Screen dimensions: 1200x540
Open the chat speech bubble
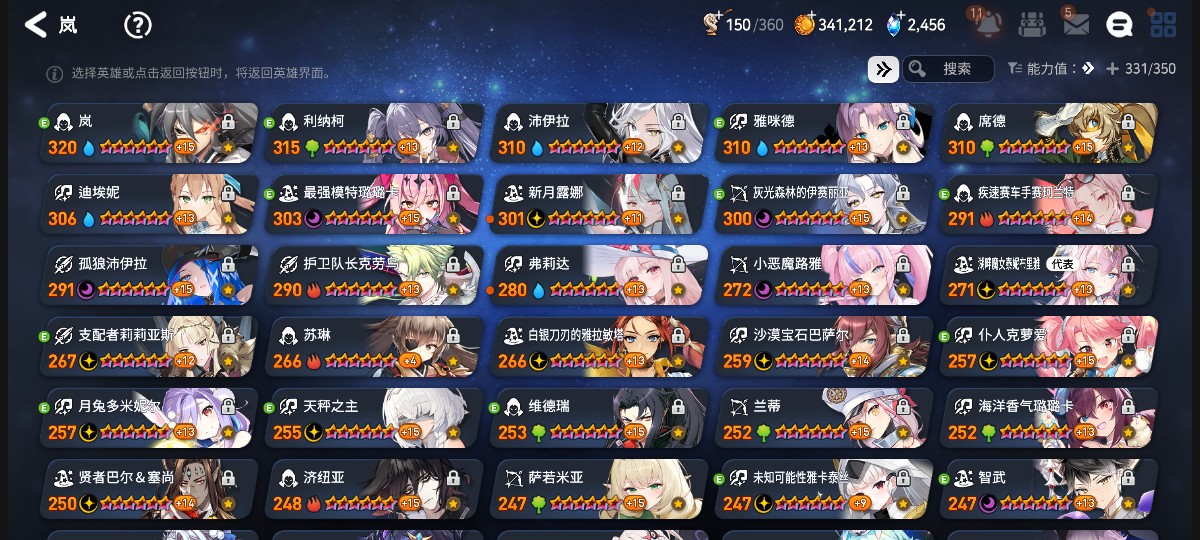(1119, 25)
